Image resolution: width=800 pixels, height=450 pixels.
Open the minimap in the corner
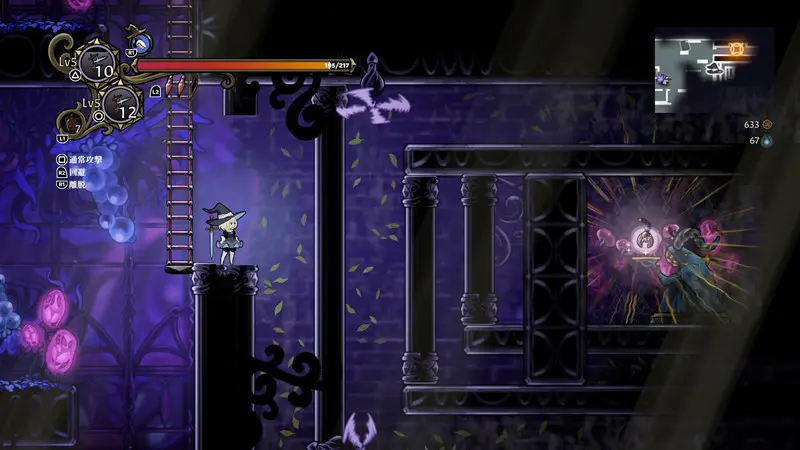click(x=713, y=69)
